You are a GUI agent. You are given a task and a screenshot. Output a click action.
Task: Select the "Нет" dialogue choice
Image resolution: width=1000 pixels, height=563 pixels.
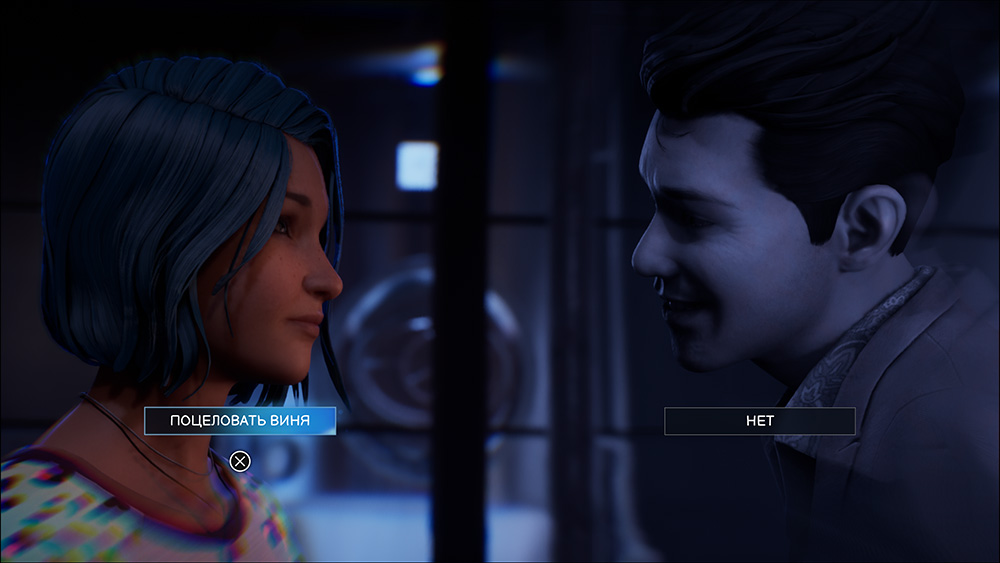(759, 421)
